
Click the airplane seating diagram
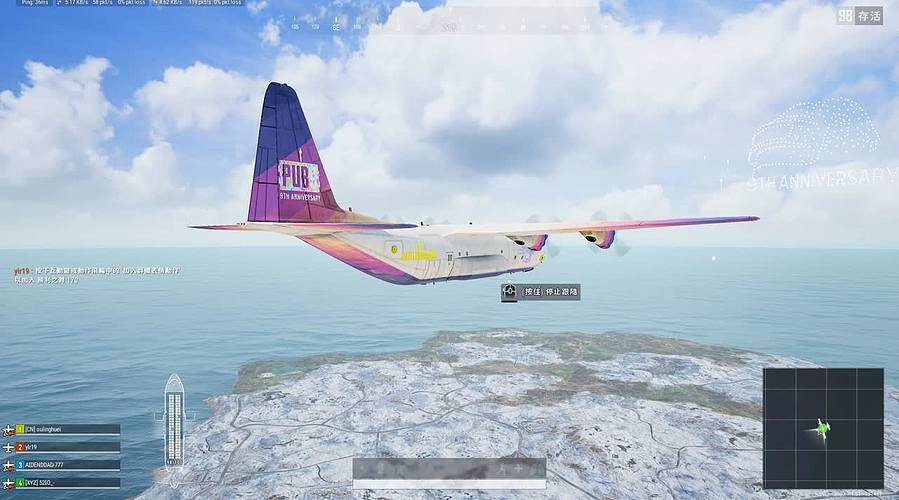[x=174, y=421]
